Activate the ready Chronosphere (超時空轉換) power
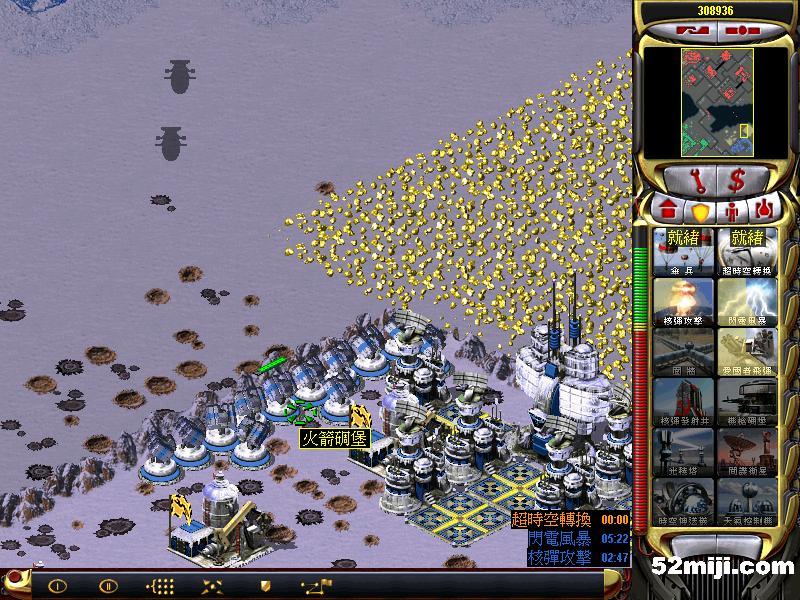This screenshot has height=600, width=800. [746, 251]
